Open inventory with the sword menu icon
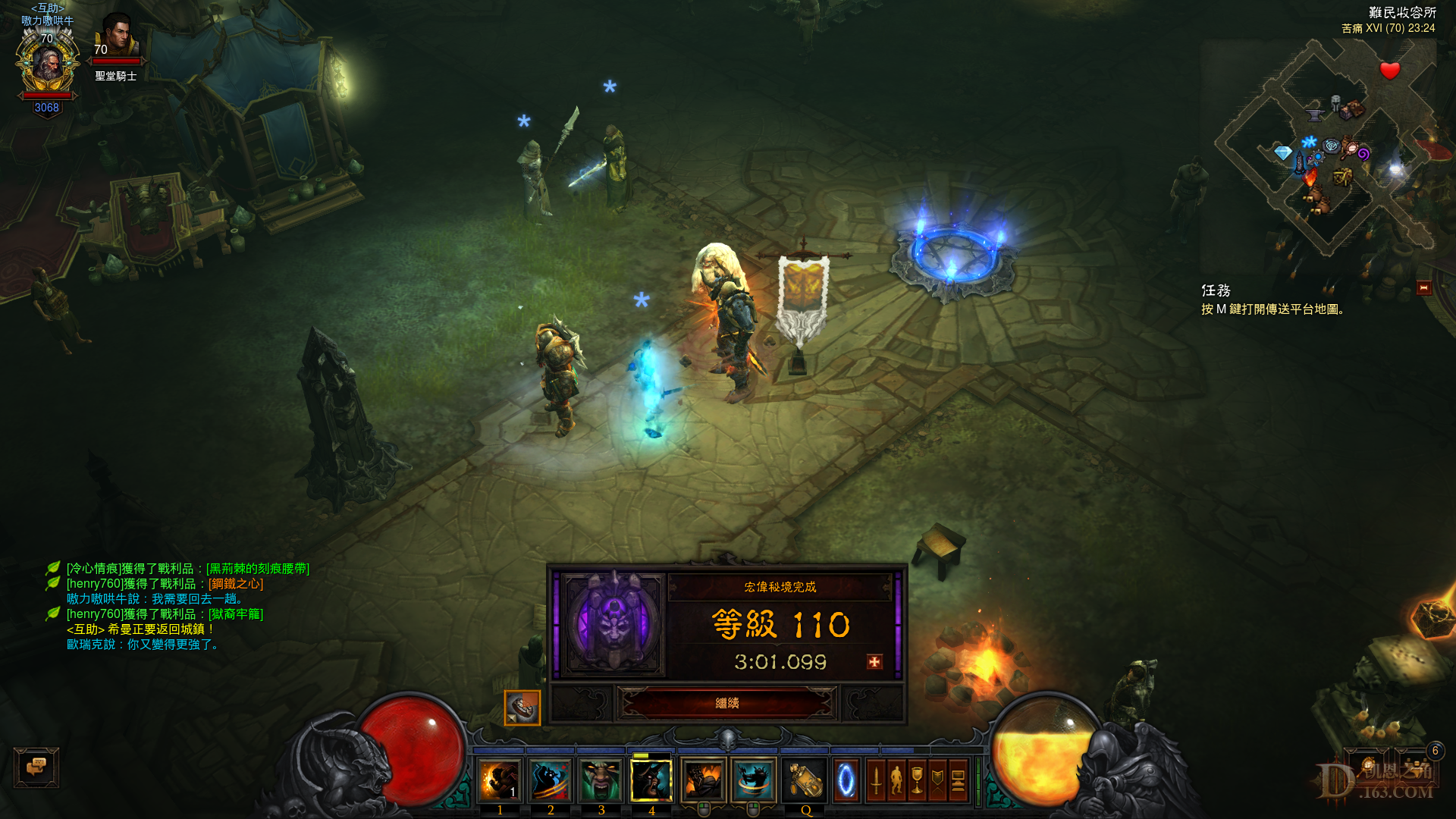 point(876,782)
